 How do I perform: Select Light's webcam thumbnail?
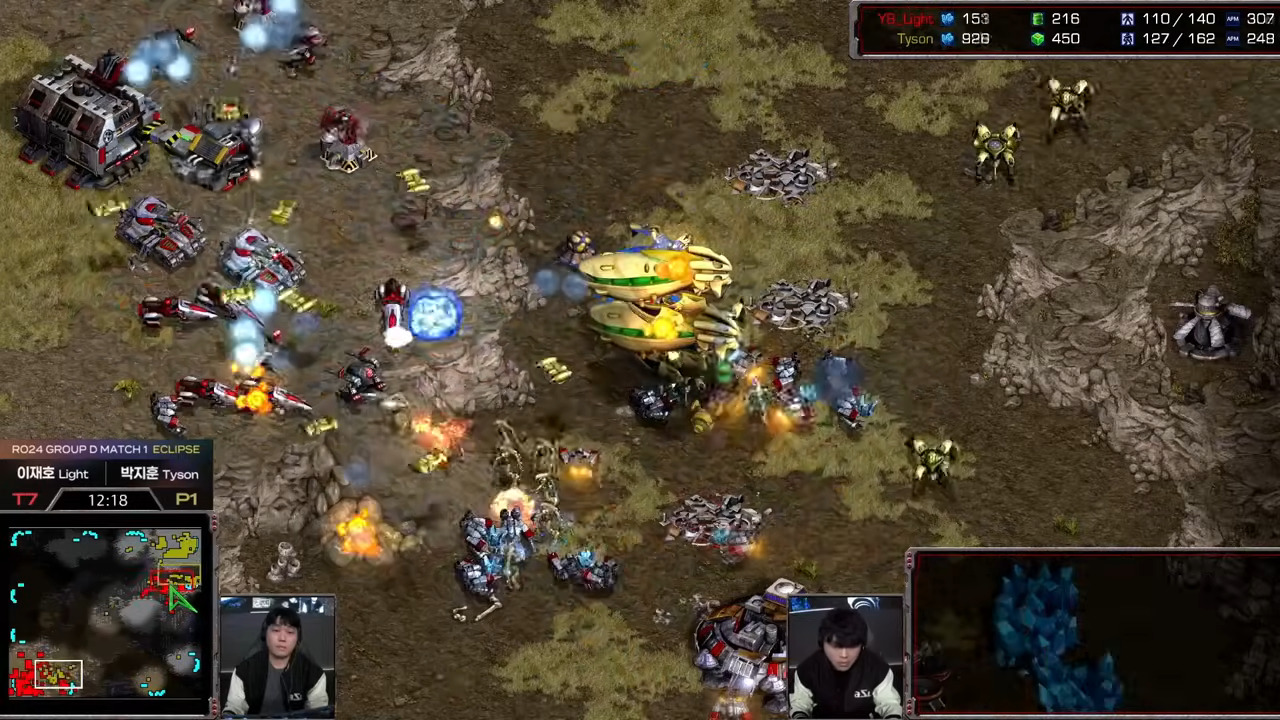(277, 656)
